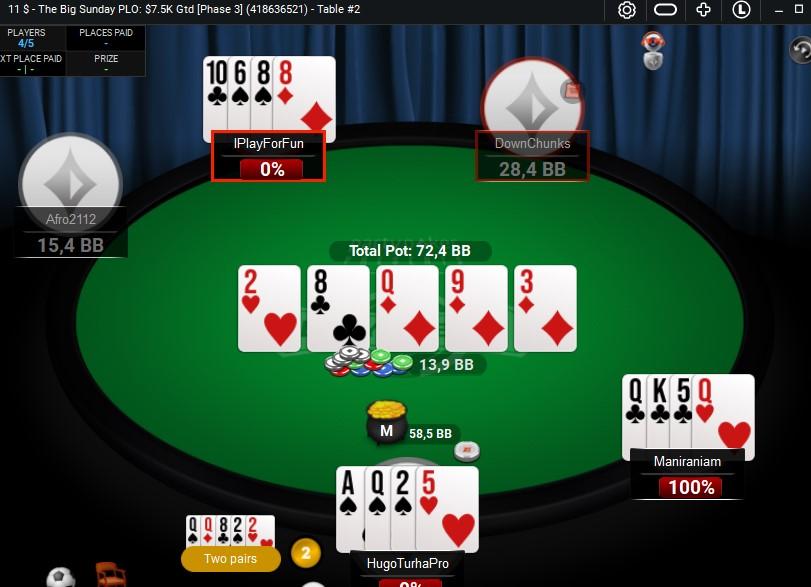
Task: Click the Two pairs hand strength label
Action: [231, 559]
